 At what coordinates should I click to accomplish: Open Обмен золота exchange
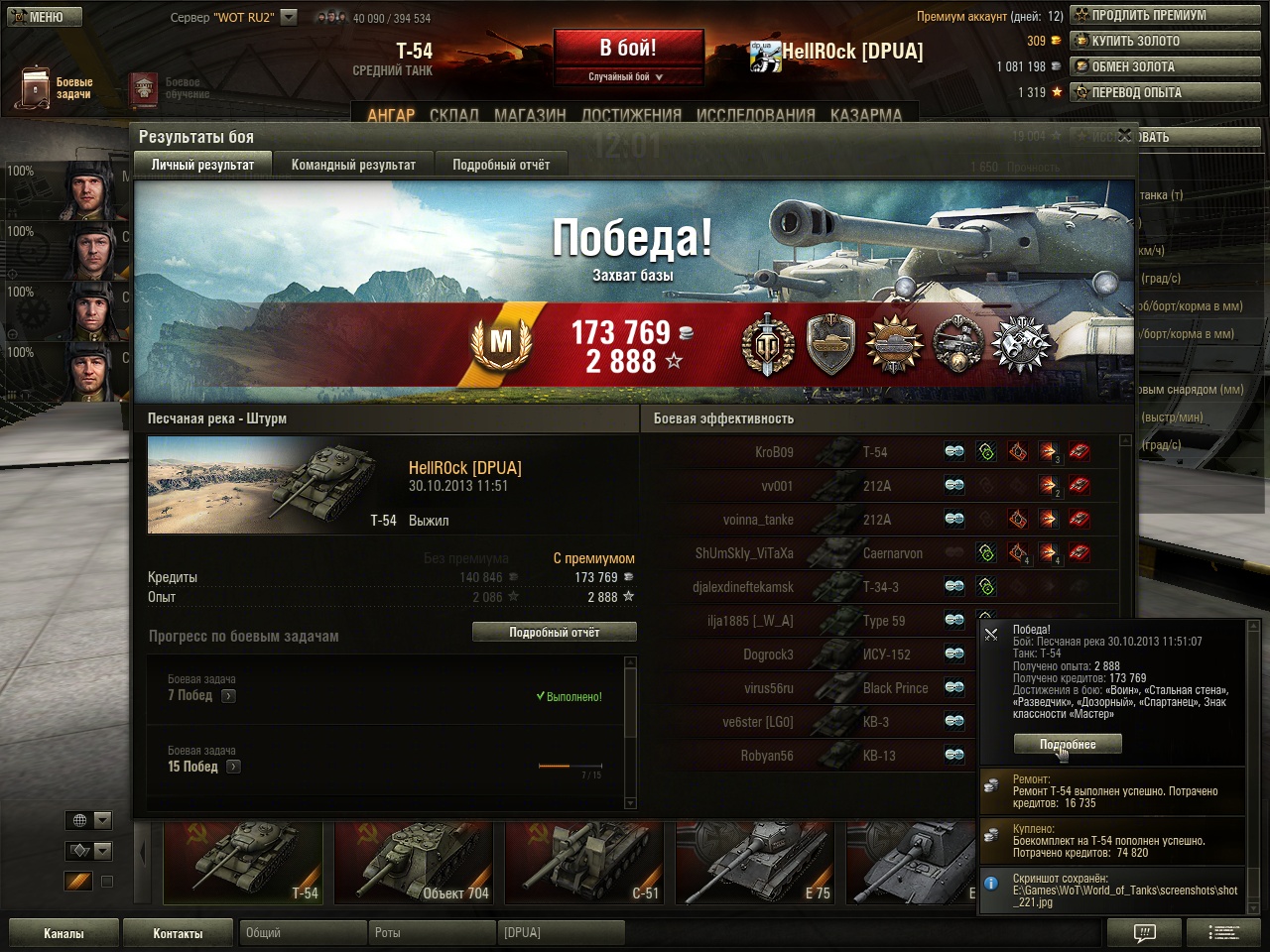pyautogui.click(x=1165, y=66)
